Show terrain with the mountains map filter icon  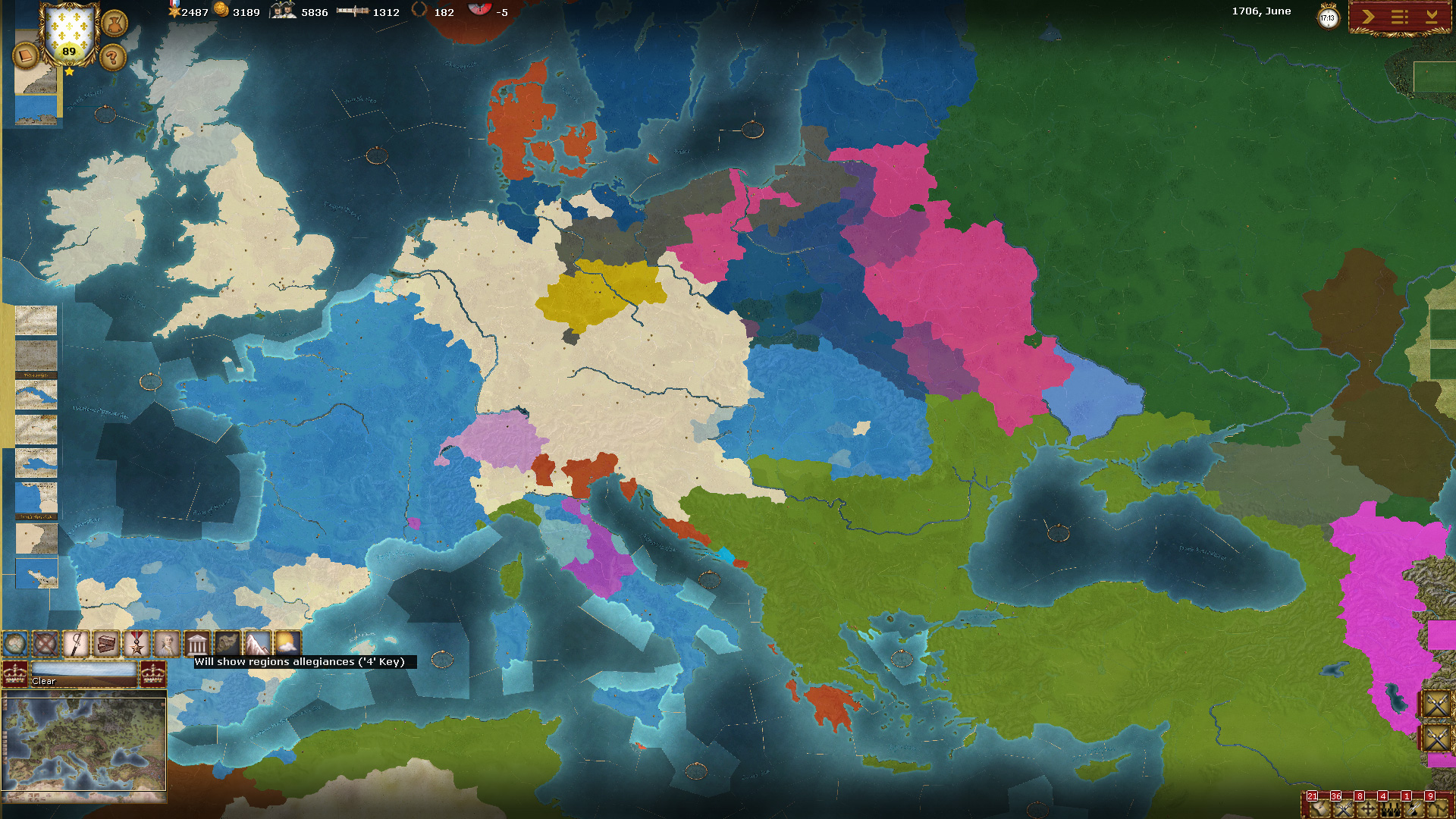click(x=256, y=644)
